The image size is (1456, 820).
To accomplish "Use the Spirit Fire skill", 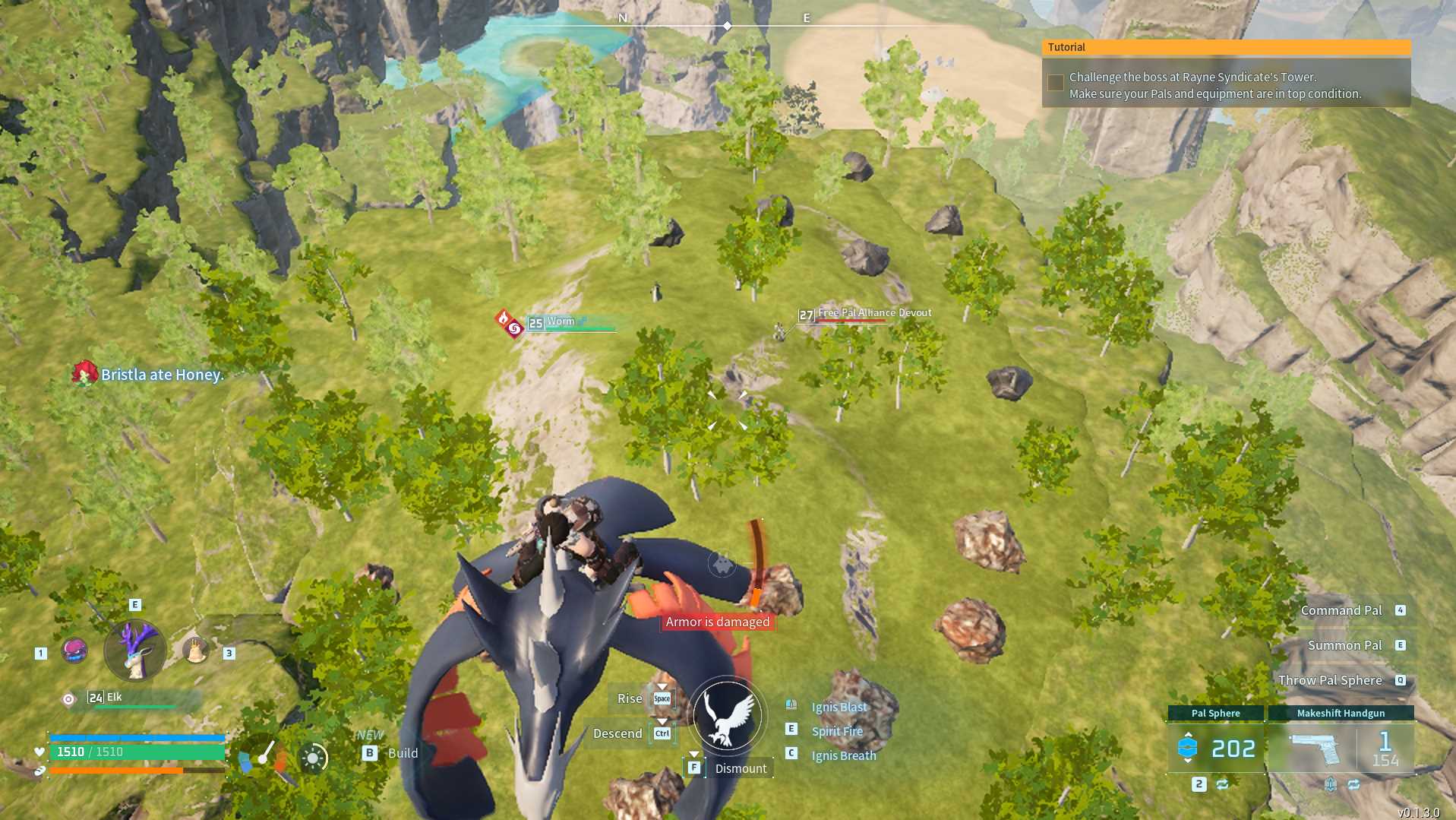I will pos(836,731).
